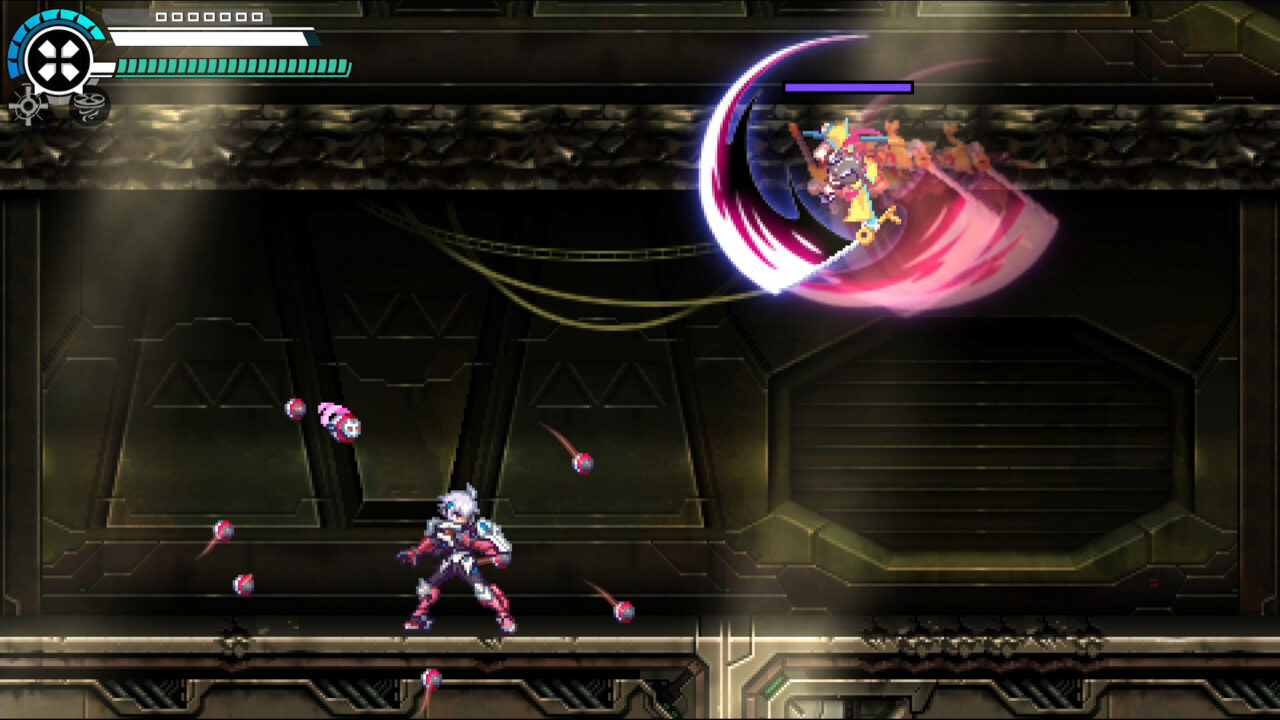
Task: Expand the boss status bar details
Action: (x=848, y=87)
